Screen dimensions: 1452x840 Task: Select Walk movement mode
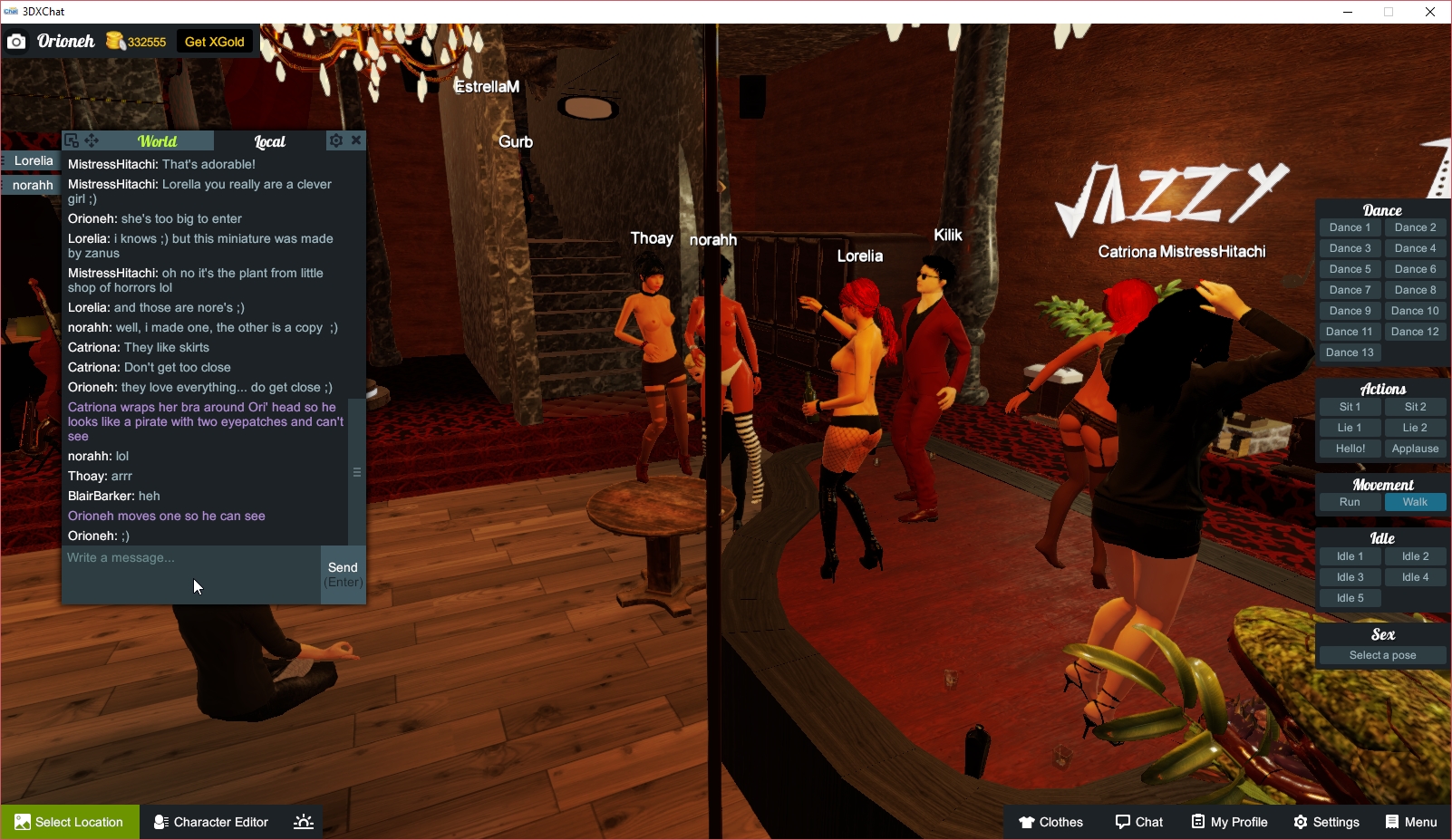coord(1415,501)
